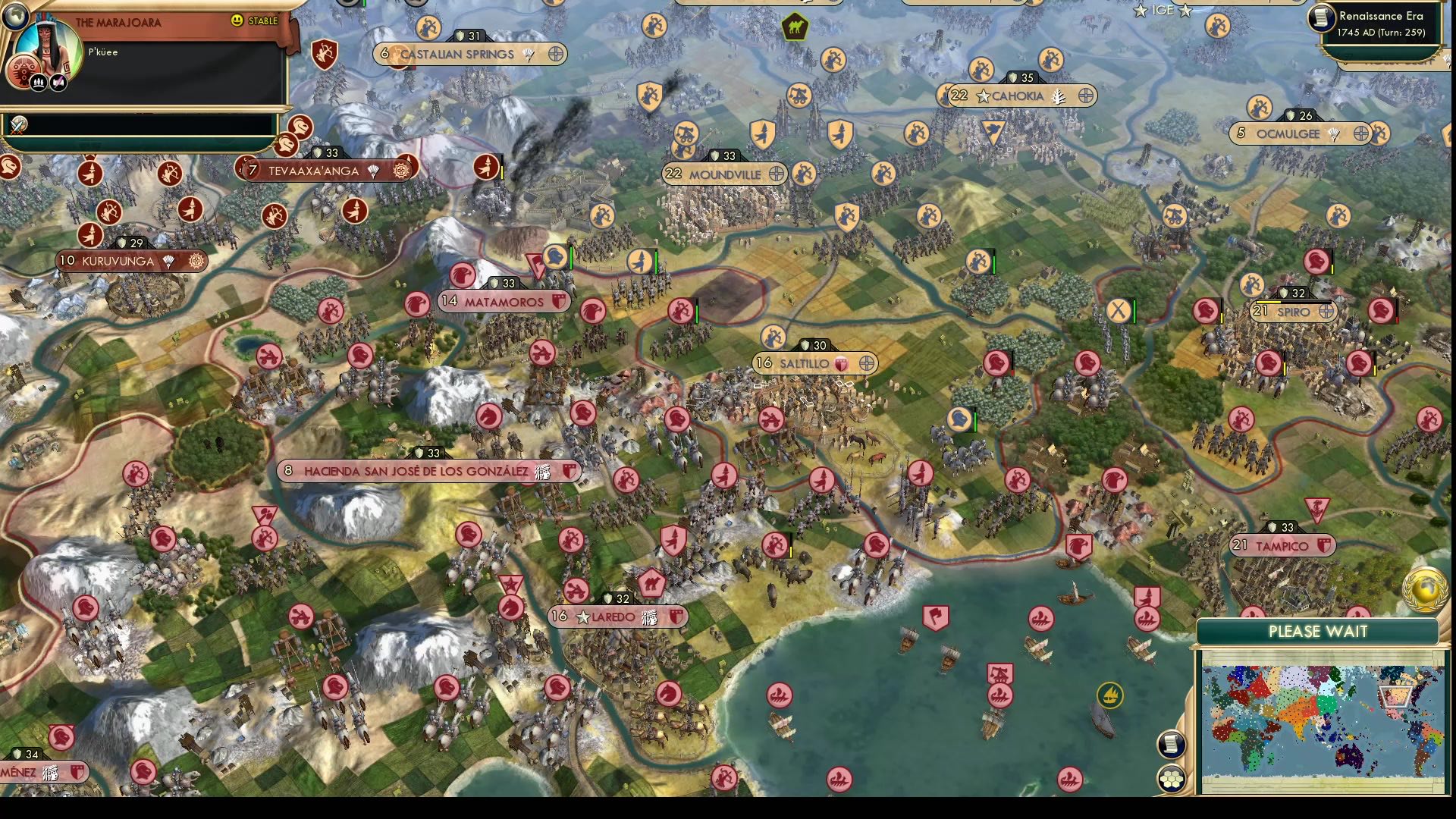Open the notifications scroll button beside the minimap
The width and height of the screenshot is (1456, 819).
point(1170,743)
